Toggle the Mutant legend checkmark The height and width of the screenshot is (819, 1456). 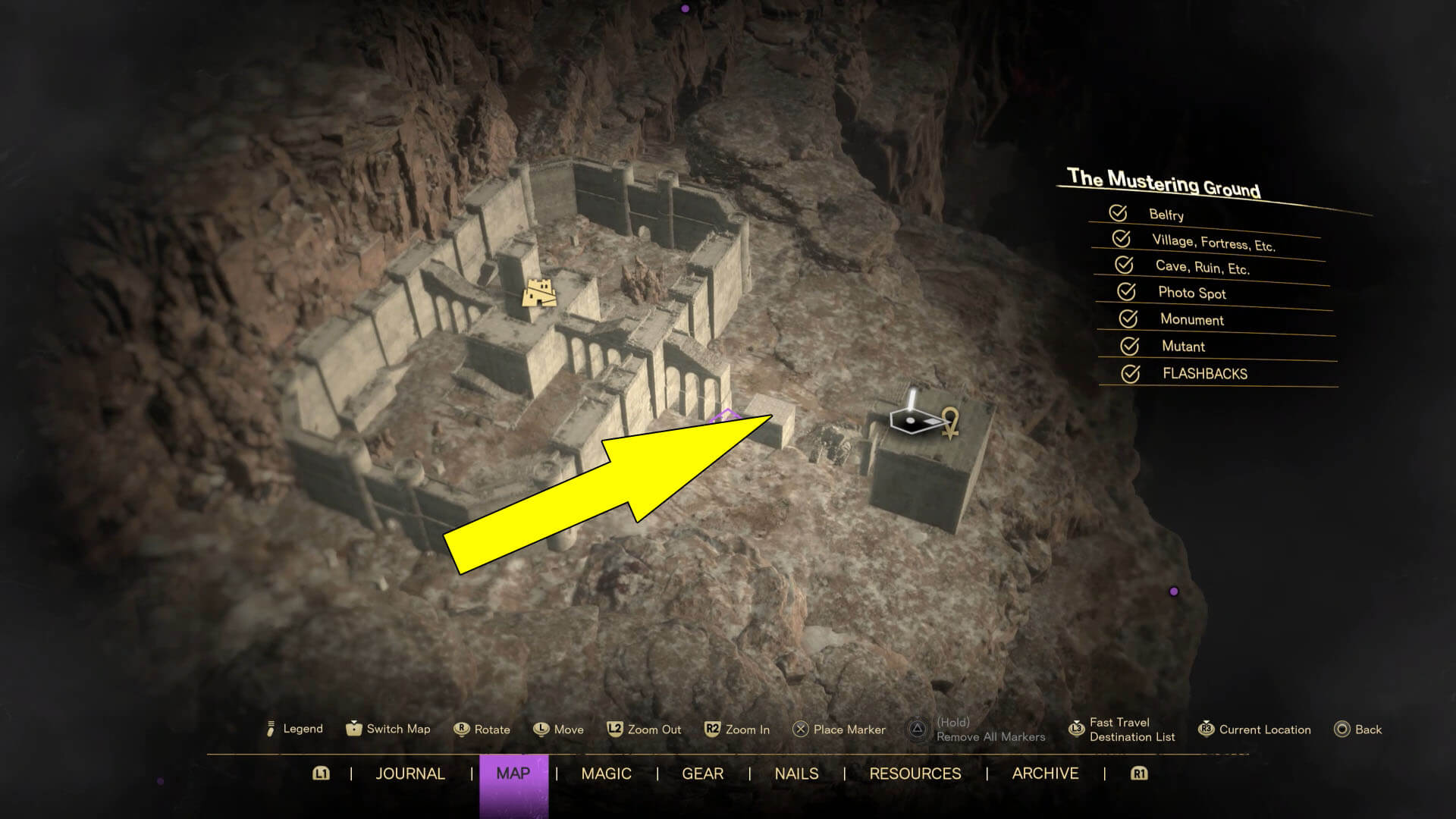[x=1129, y=347]
